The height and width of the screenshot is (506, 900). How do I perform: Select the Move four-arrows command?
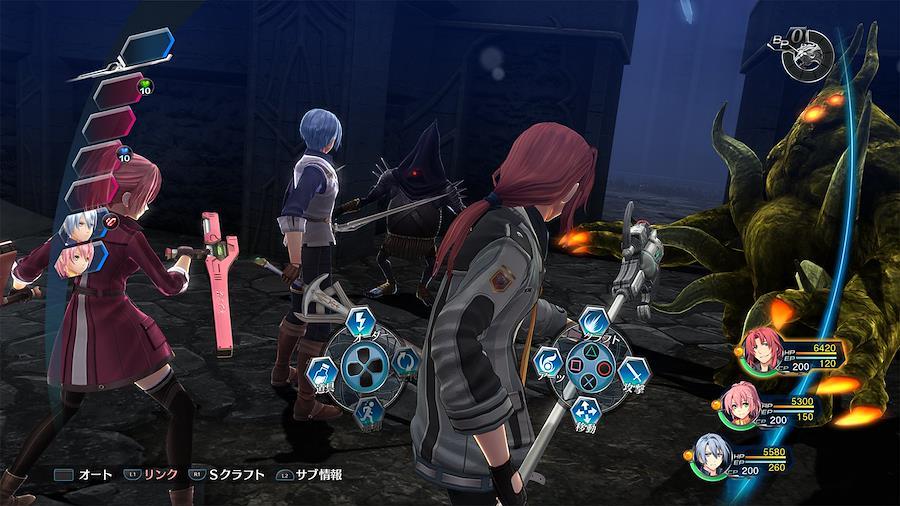tap(588, 408)
